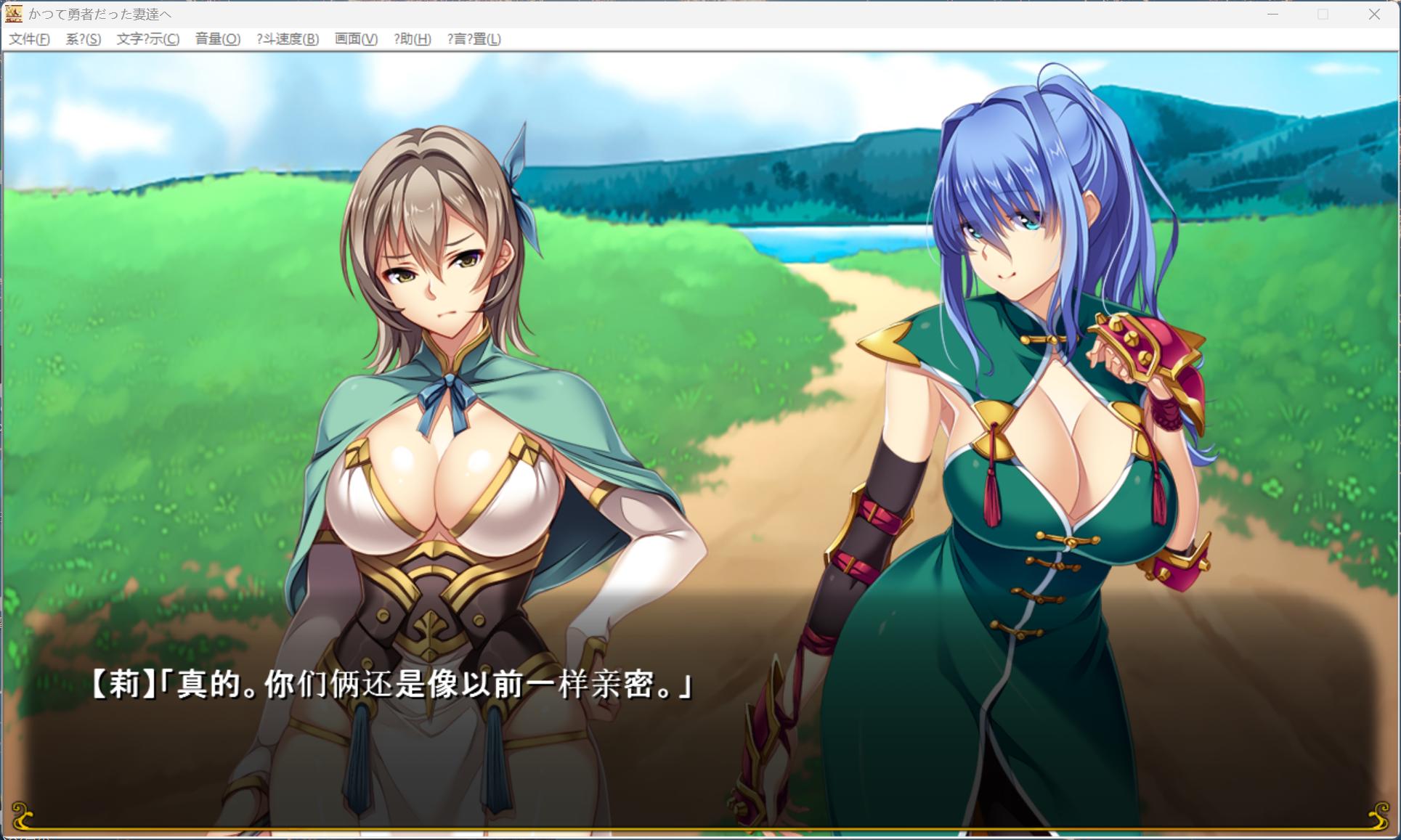Open the 系统(S) menu
This screenshot has width=1401, height=840.
click(x=82, y=40)
